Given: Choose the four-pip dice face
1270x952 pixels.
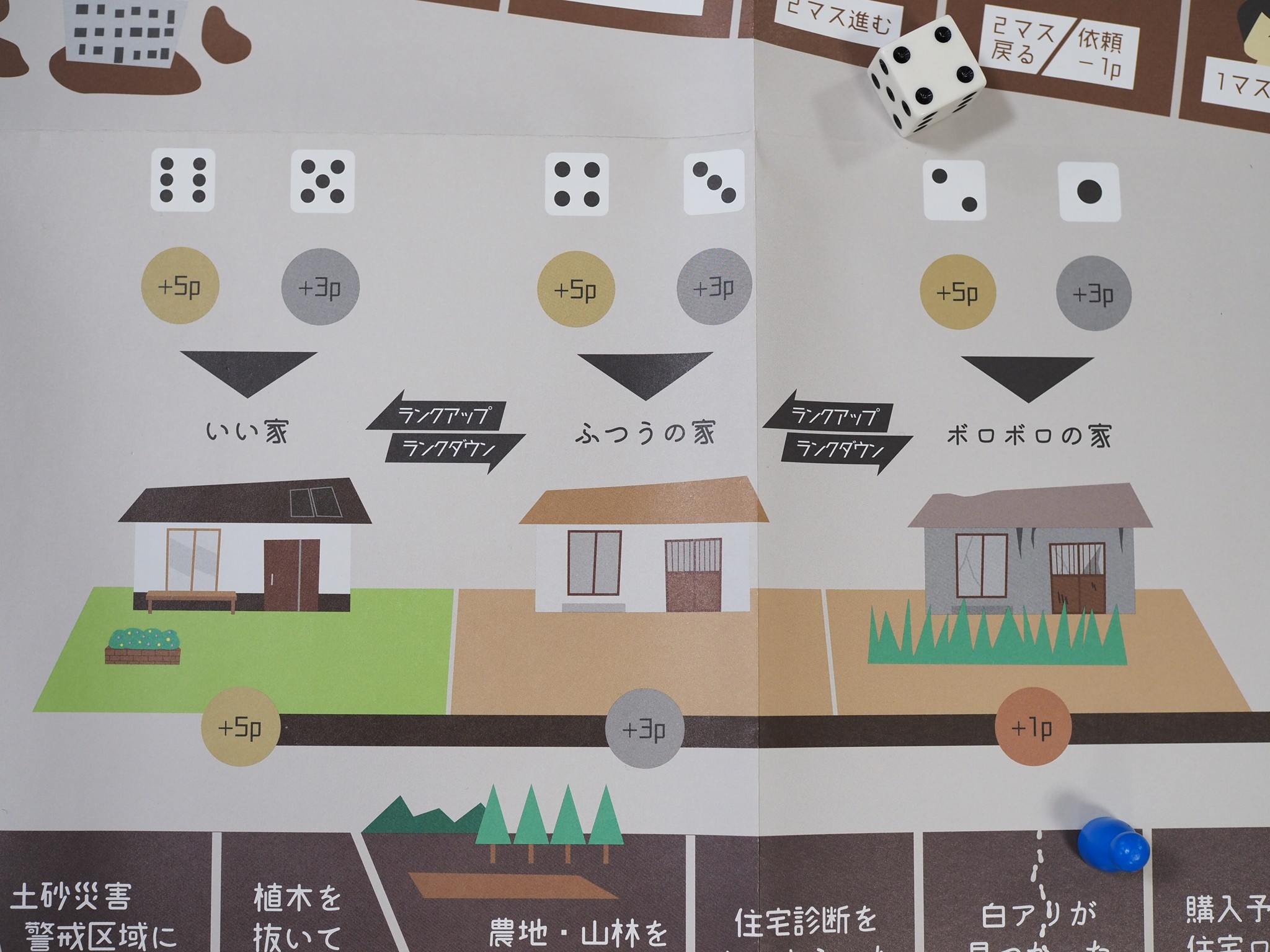Looking at the screenshot, I should (x=577, y=184).
